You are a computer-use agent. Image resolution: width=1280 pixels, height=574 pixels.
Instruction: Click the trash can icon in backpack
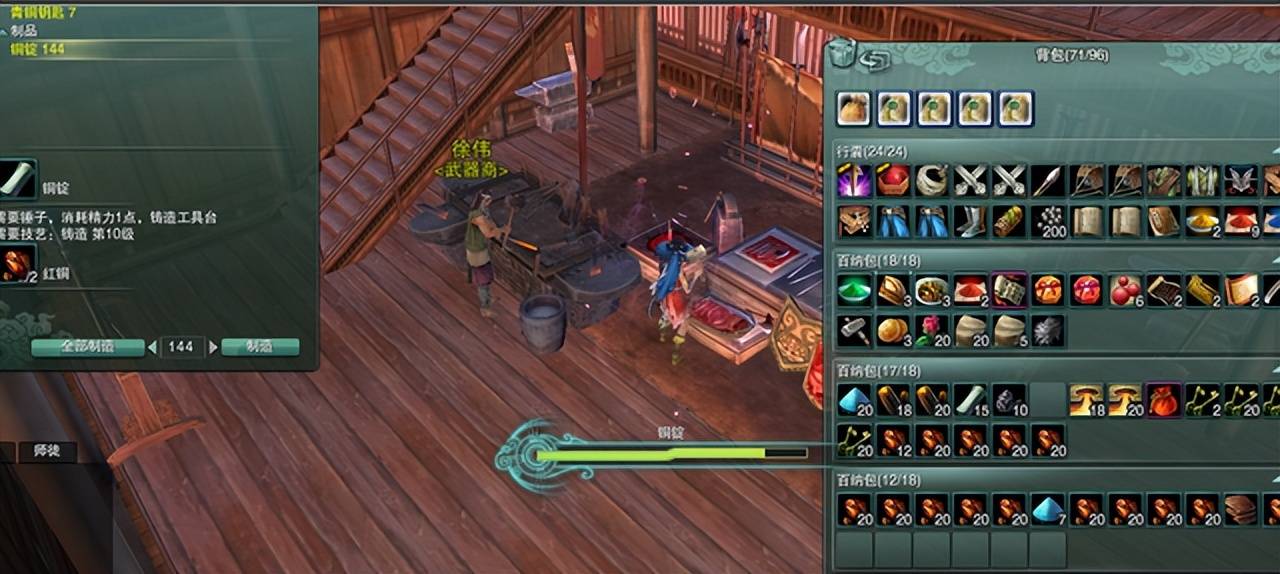point(843,55)
